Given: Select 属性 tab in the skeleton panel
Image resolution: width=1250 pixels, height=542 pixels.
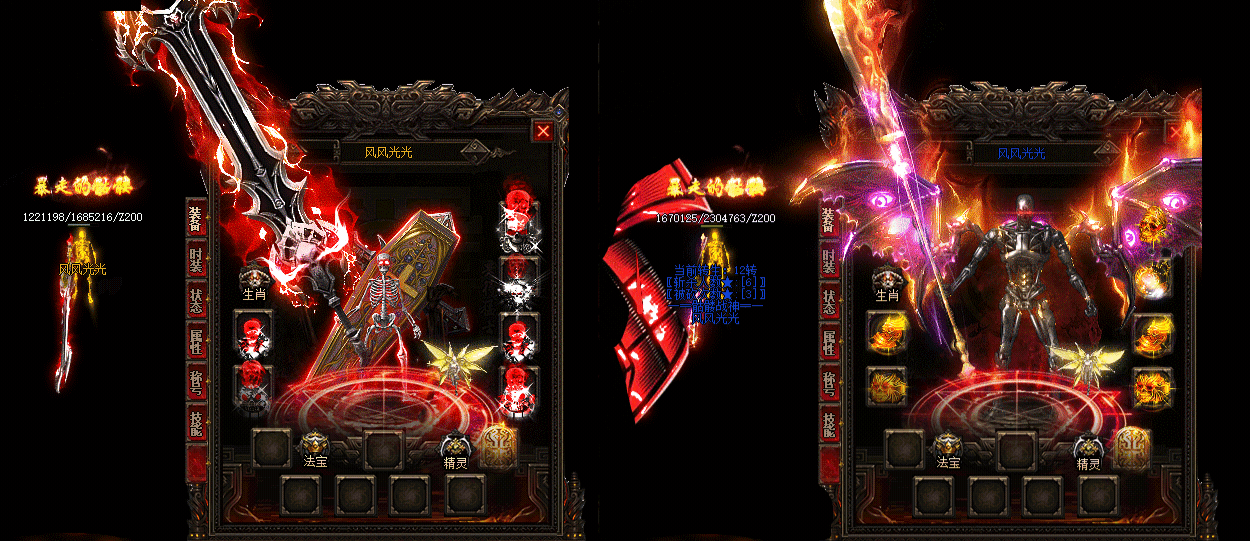Looking at the screenshot, I should point(197,342).
